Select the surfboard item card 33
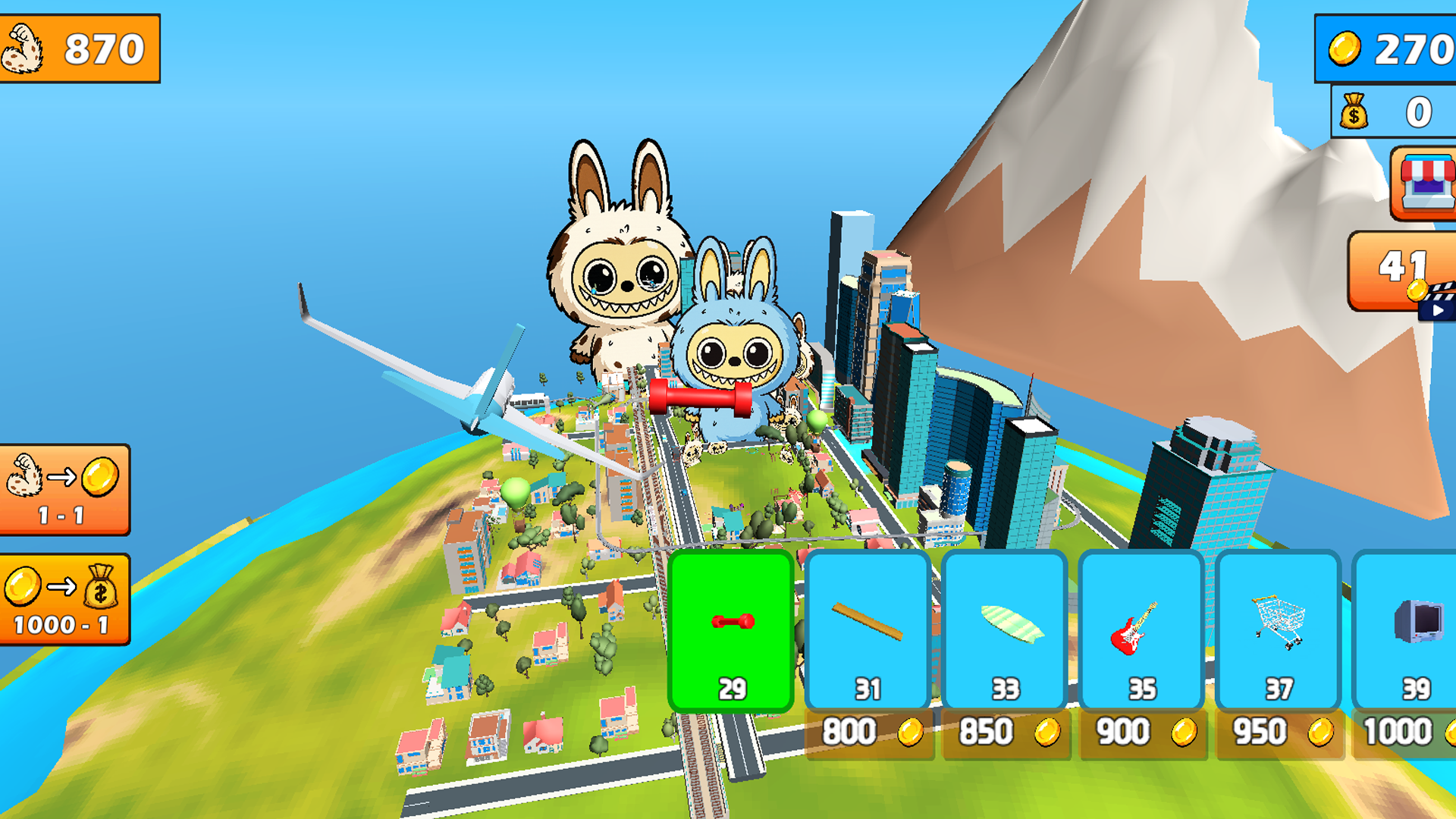The height and width of the screenshot is (819, 1456). click(x=1004, y=629)
